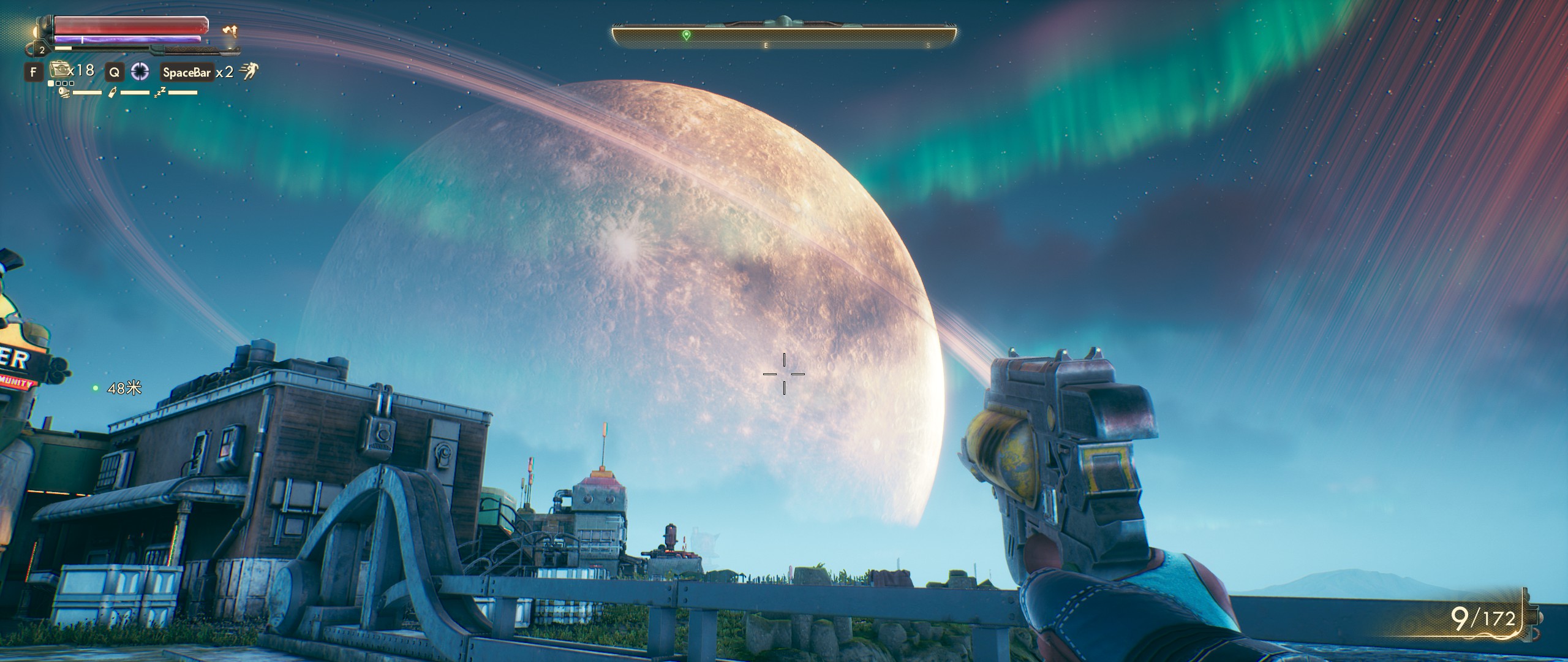Select the thirst bottle icon
This screenshot has height=662, width=1568.
pos(112,93)
